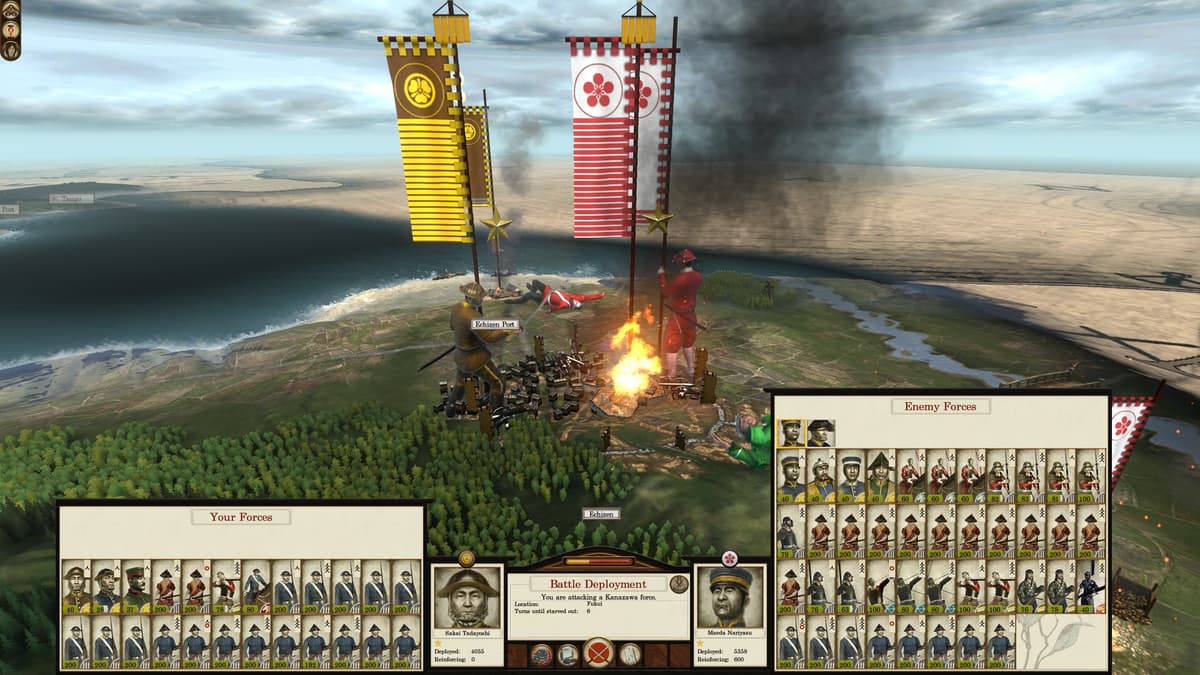View Sakai Tadayoshi's general portrait
Viewport: 1200px width, 675px height.
pos(467,598)
